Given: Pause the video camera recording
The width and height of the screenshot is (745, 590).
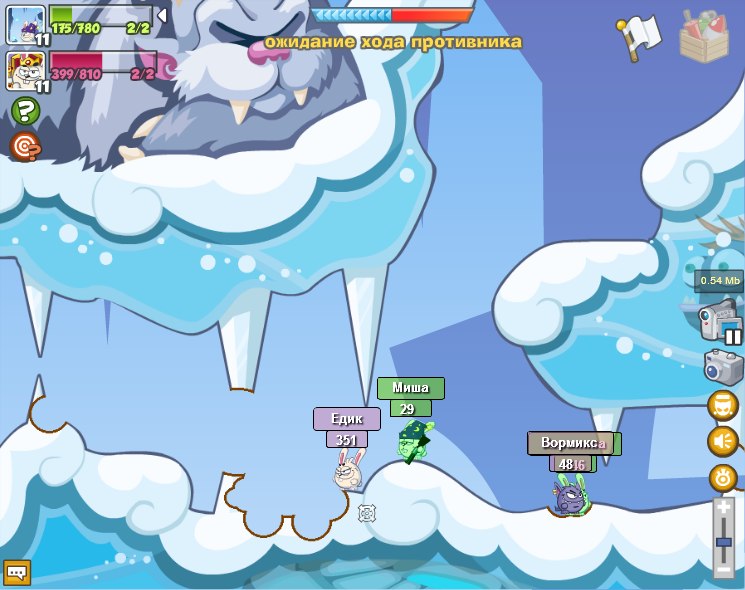Looking at the screenshot, I should pos(733,336).
